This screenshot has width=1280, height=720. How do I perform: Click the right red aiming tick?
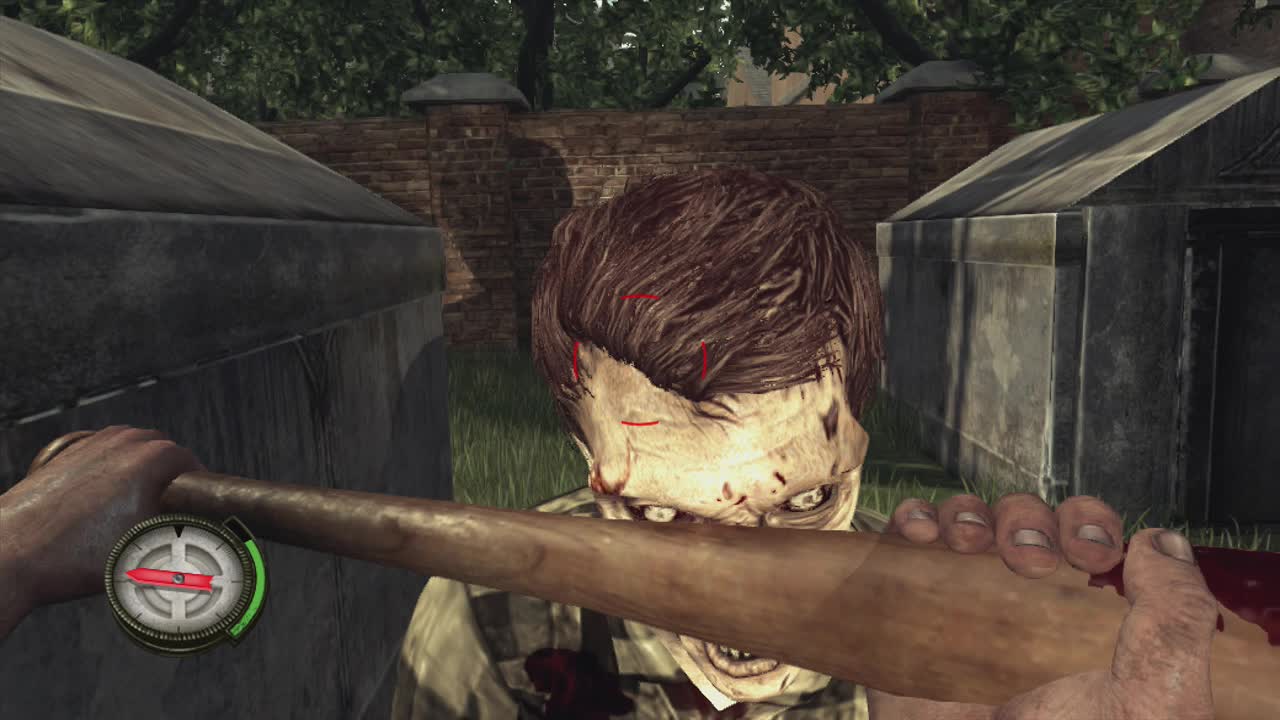coord(704,360)
